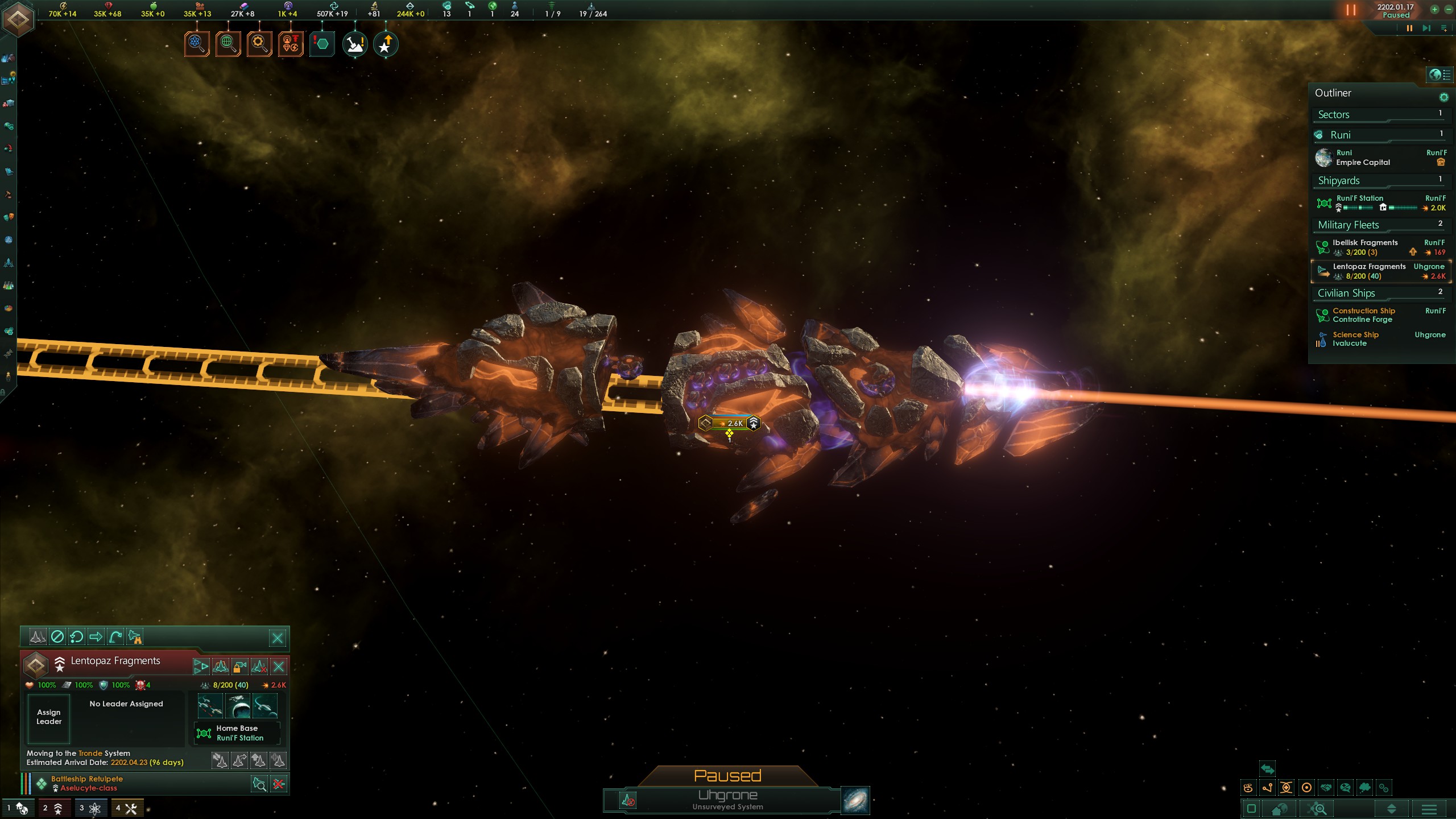Enable the diplomacy handshake map mode
Screen dimensions: 1456x819
pyautogui.click(x=1326, y=788)
